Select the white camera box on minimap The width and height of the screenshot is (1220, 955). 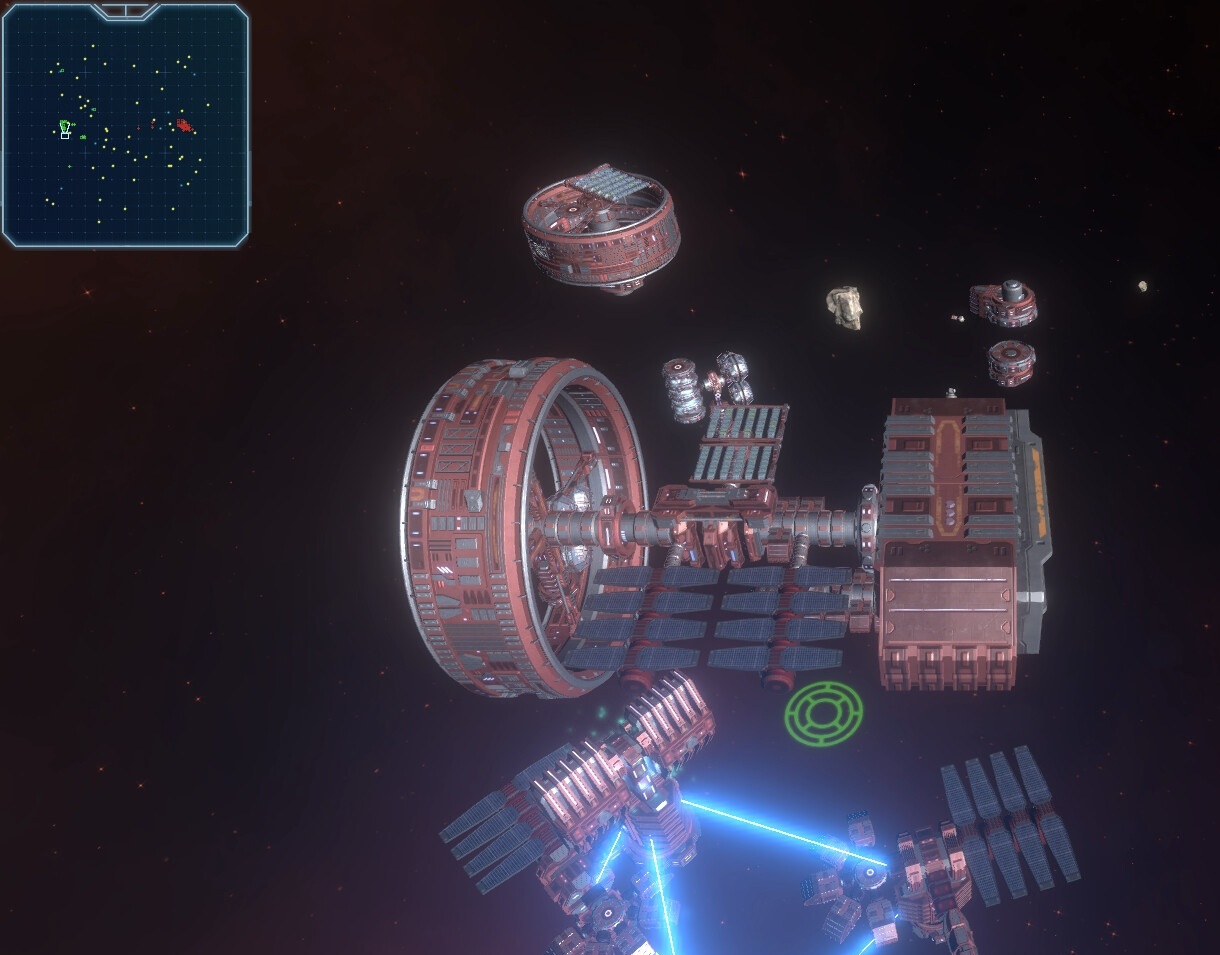click(x=65, y=134)
